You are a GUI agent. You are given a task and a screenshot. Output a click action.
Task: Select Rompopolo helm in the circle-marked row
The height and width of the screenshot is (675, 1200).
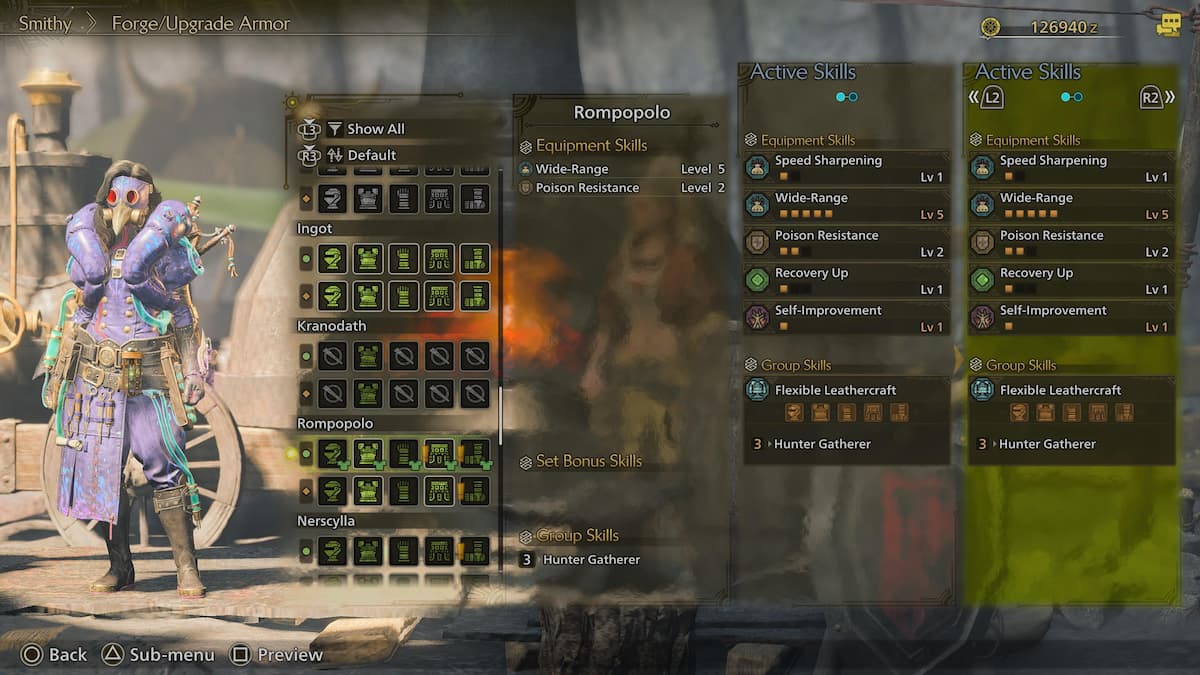(x=332, y=454)
